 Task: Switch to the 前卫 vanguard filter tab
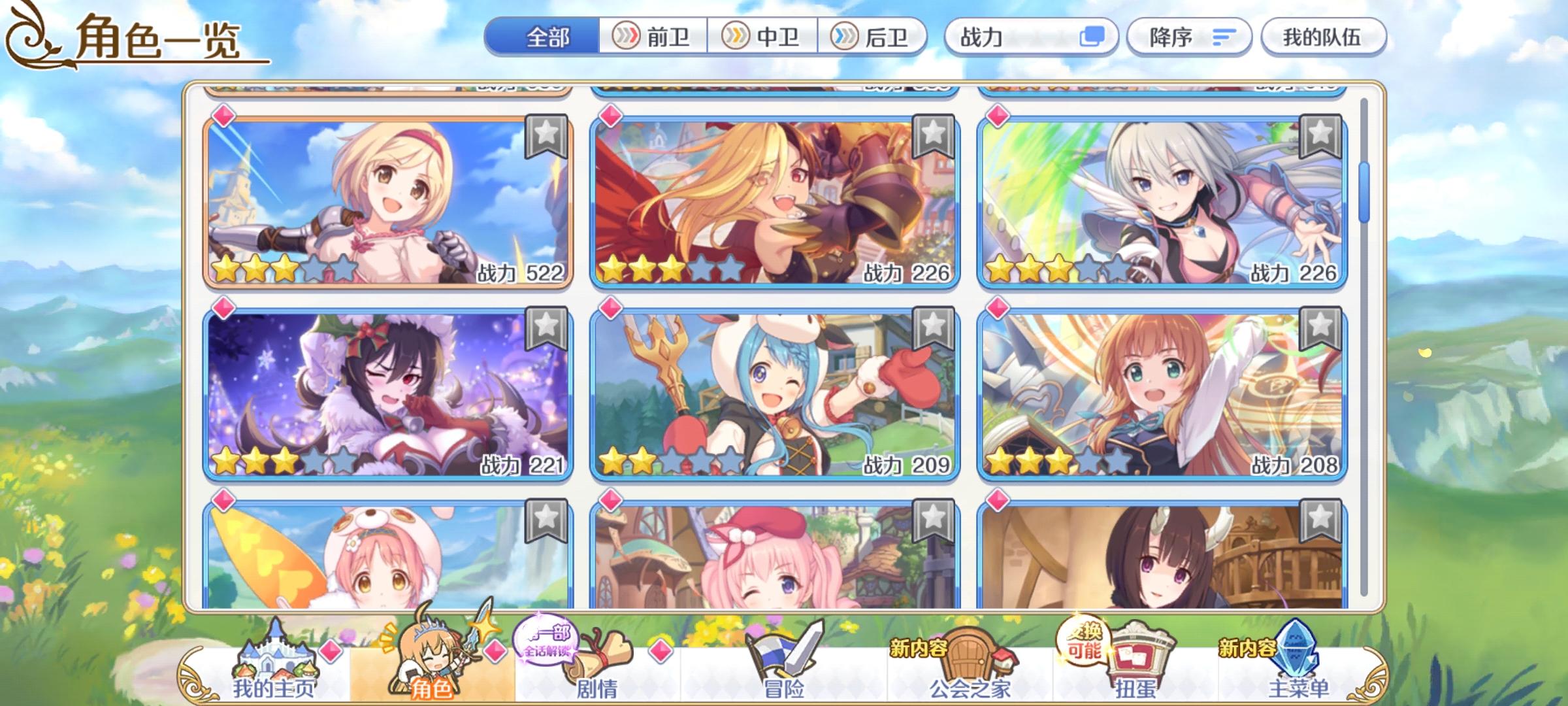[x=653, y=39]
